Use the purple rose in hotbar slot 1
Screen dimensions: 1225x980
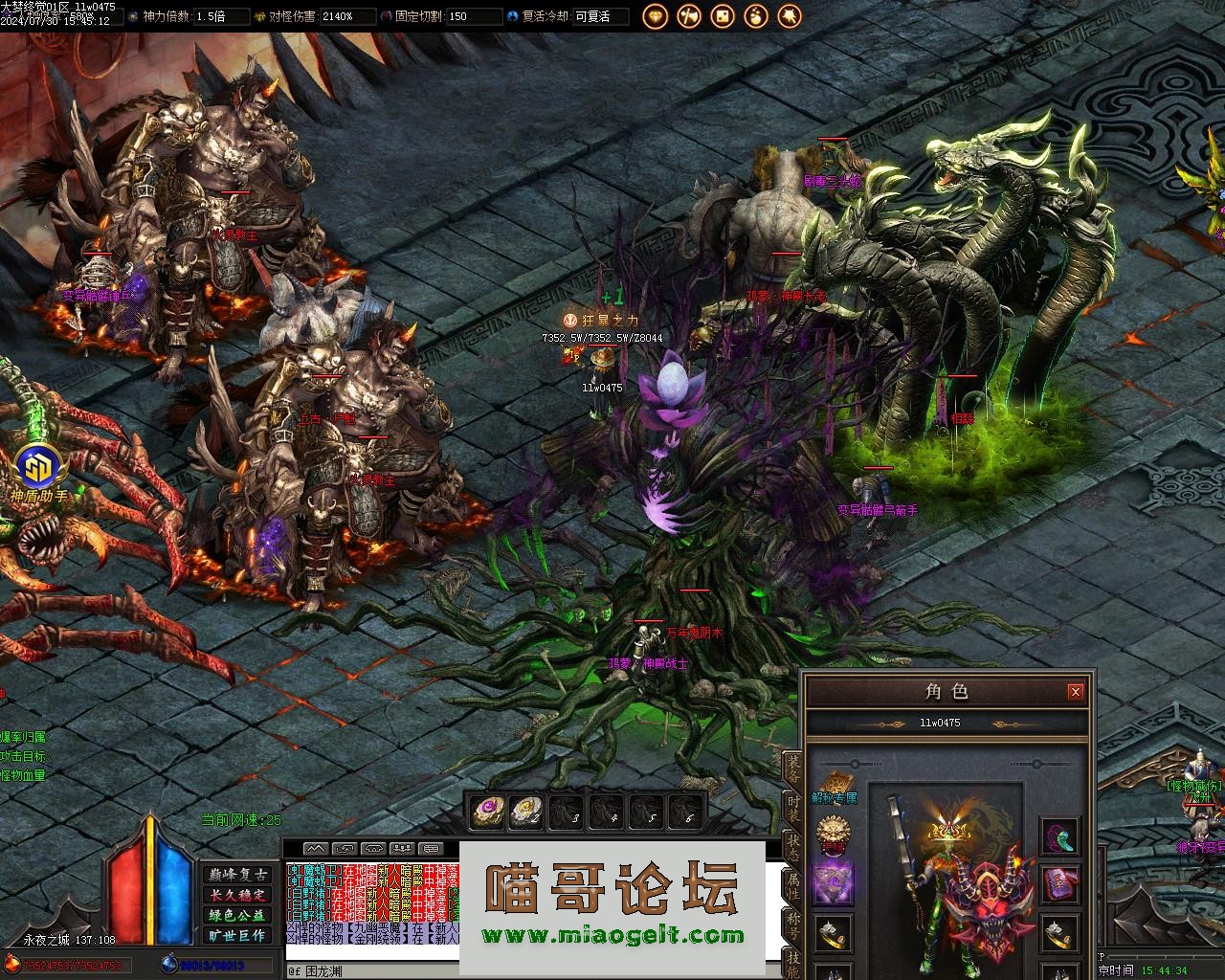tap(488, 813)
